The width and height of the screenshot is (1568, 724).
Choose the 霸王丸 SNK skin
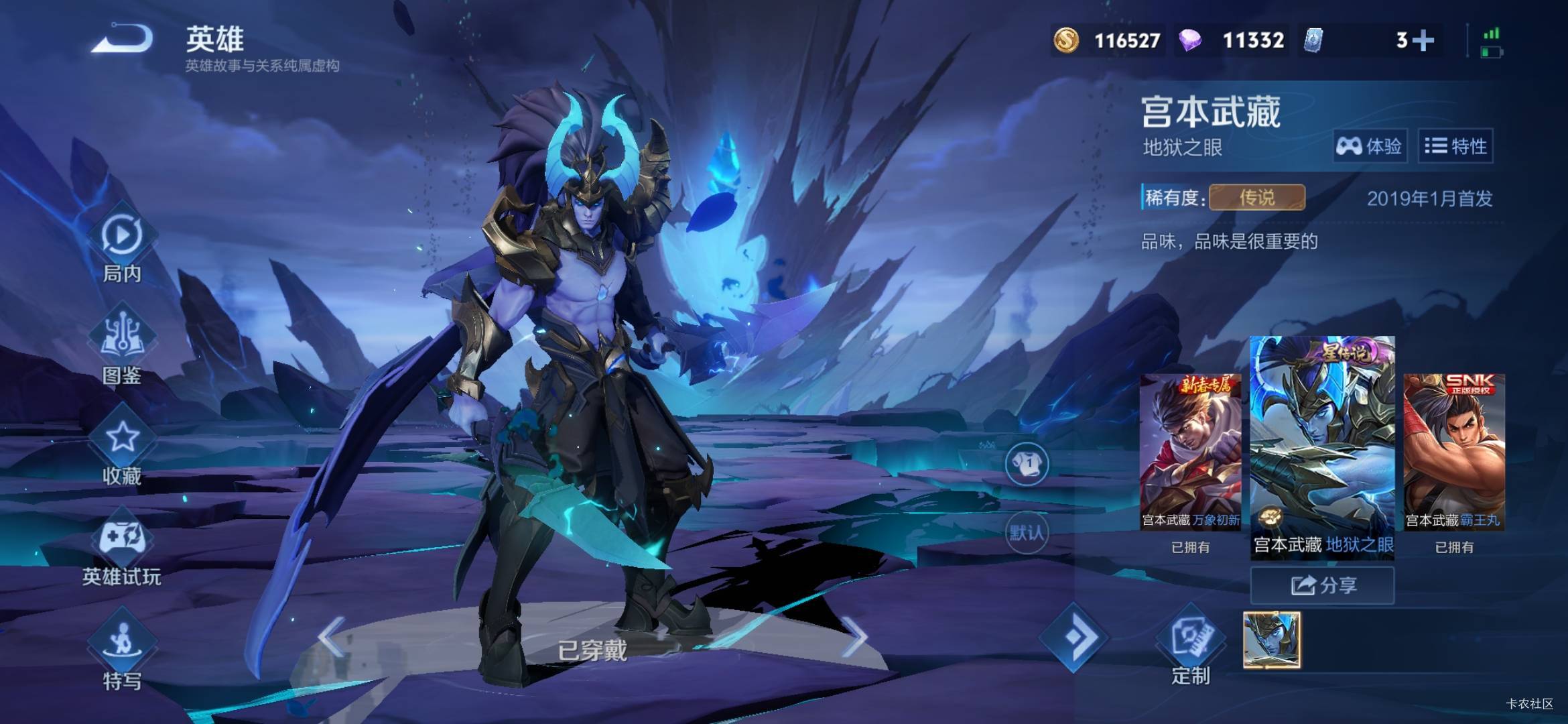pyautogui.click(x=1453, y=452)
